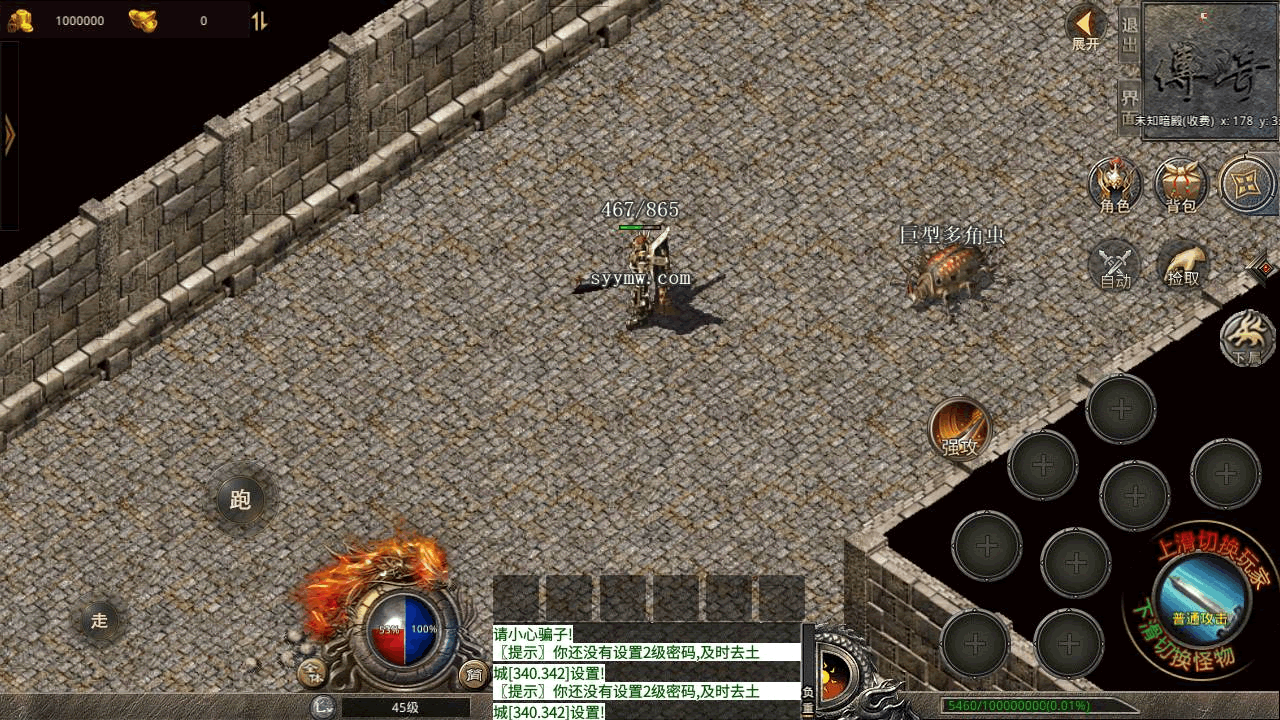
Task: Open the 背包 backpack
Action: point(1181,186)
